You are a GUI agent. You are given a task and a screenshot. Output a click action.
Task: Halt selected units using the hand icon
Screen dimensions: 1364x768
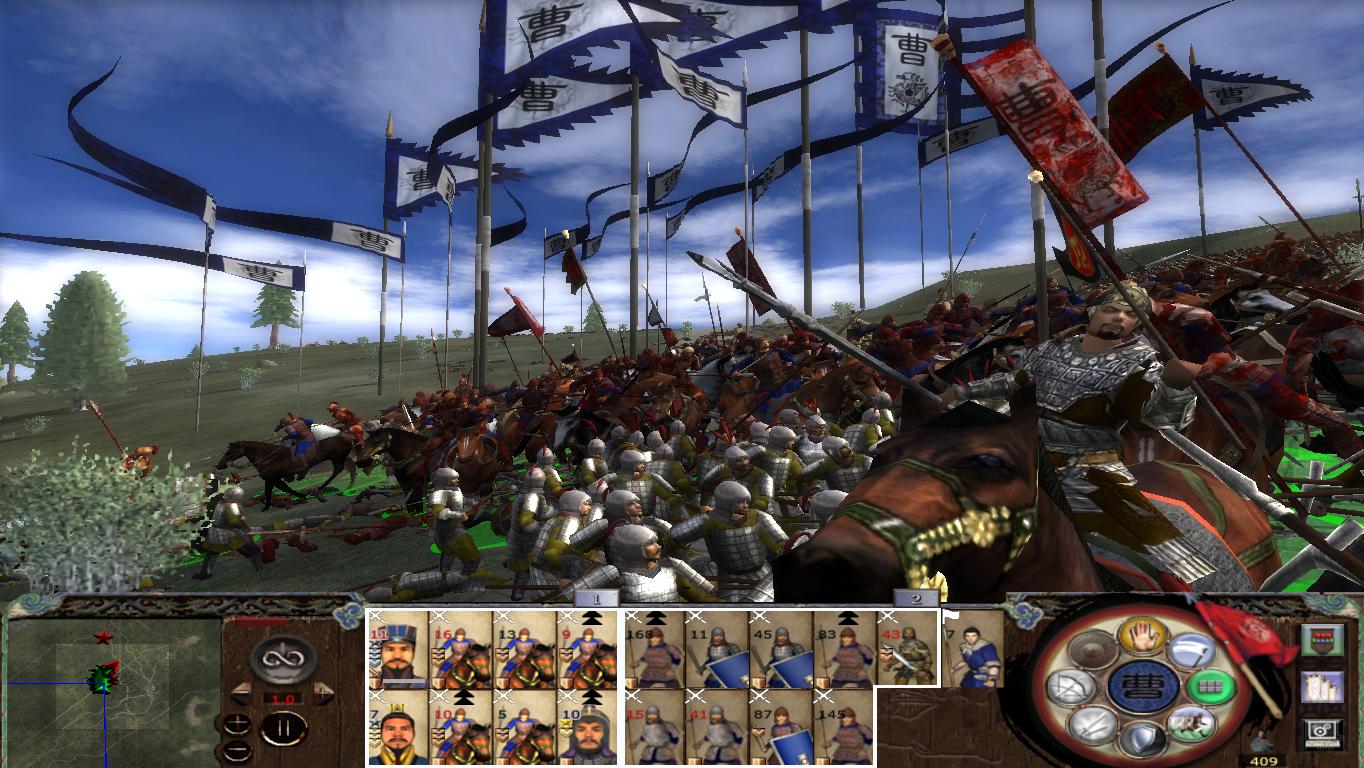pos(1143,638)
